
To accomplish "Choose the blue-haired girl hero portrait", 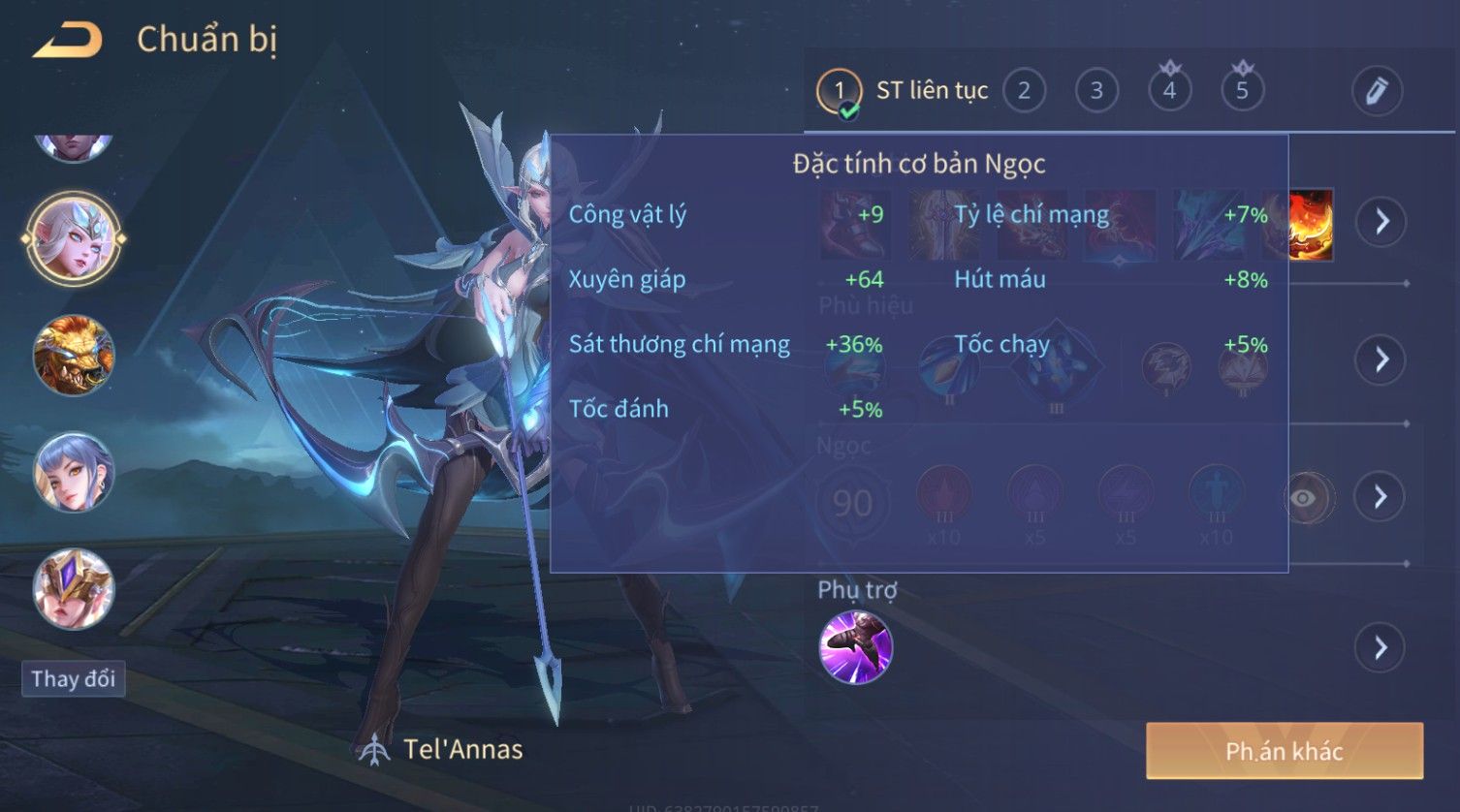I will coord(74,473).
